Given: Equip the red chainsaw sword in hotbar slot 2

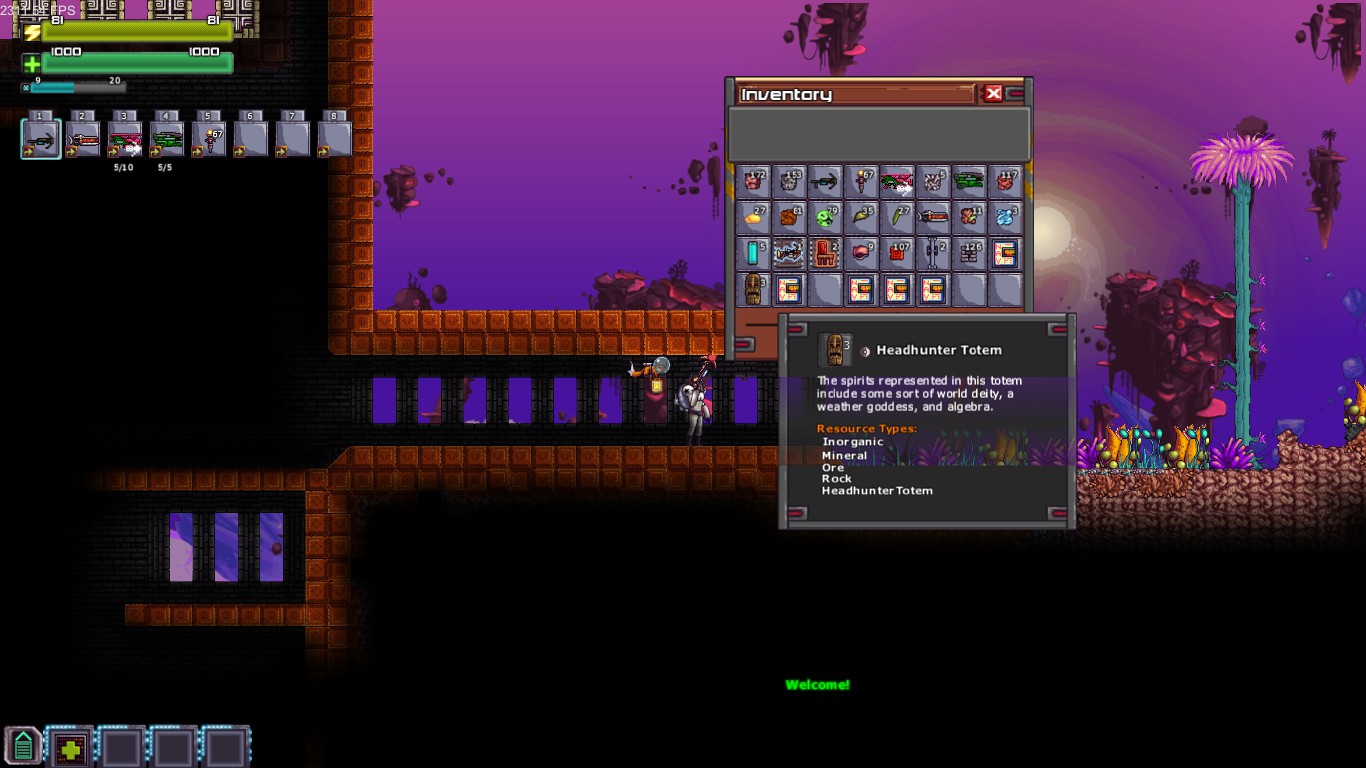Looking at the screenshot, I should pyautogui.click(x=83, y=139).
